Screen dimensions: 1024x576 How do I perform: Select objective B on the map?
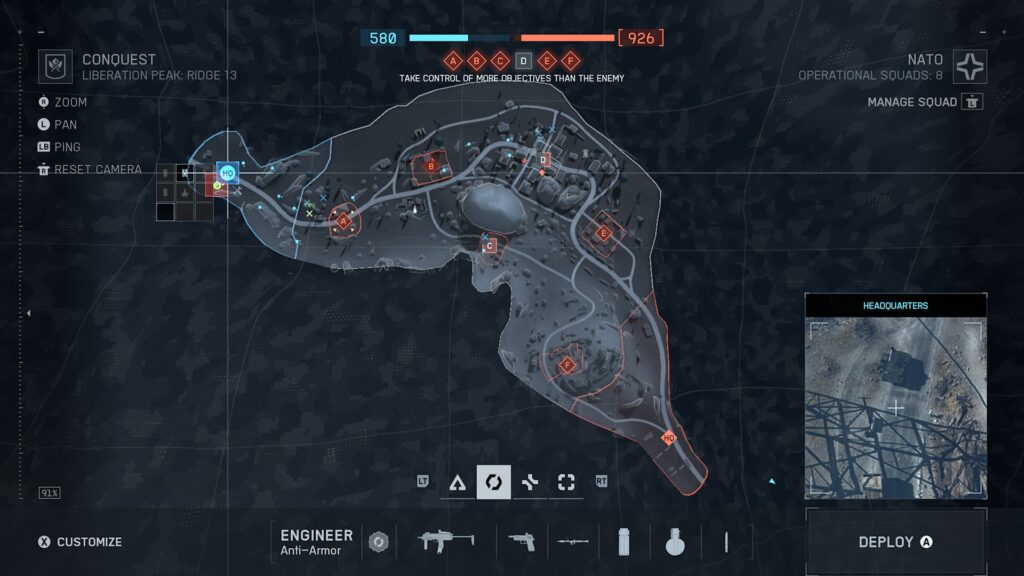pyautogui.click(x=431, y=166)
